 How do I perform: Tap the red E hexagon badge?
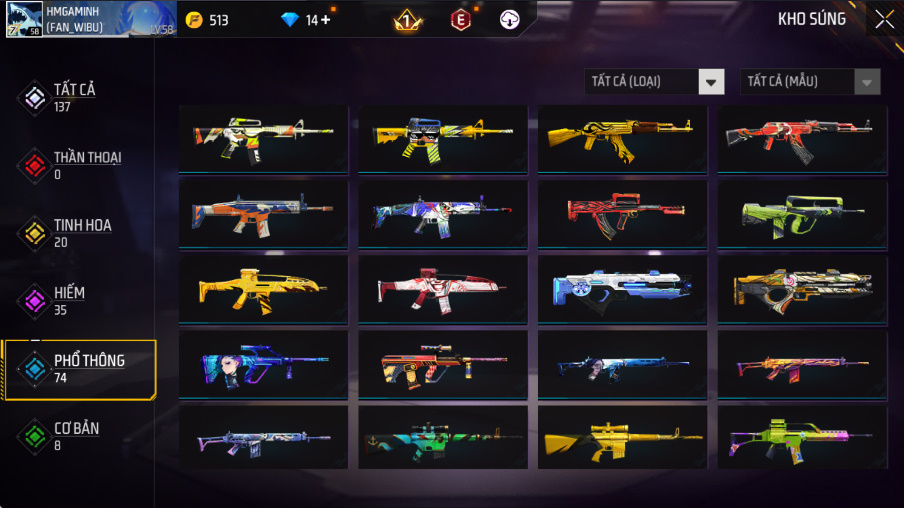460,20
